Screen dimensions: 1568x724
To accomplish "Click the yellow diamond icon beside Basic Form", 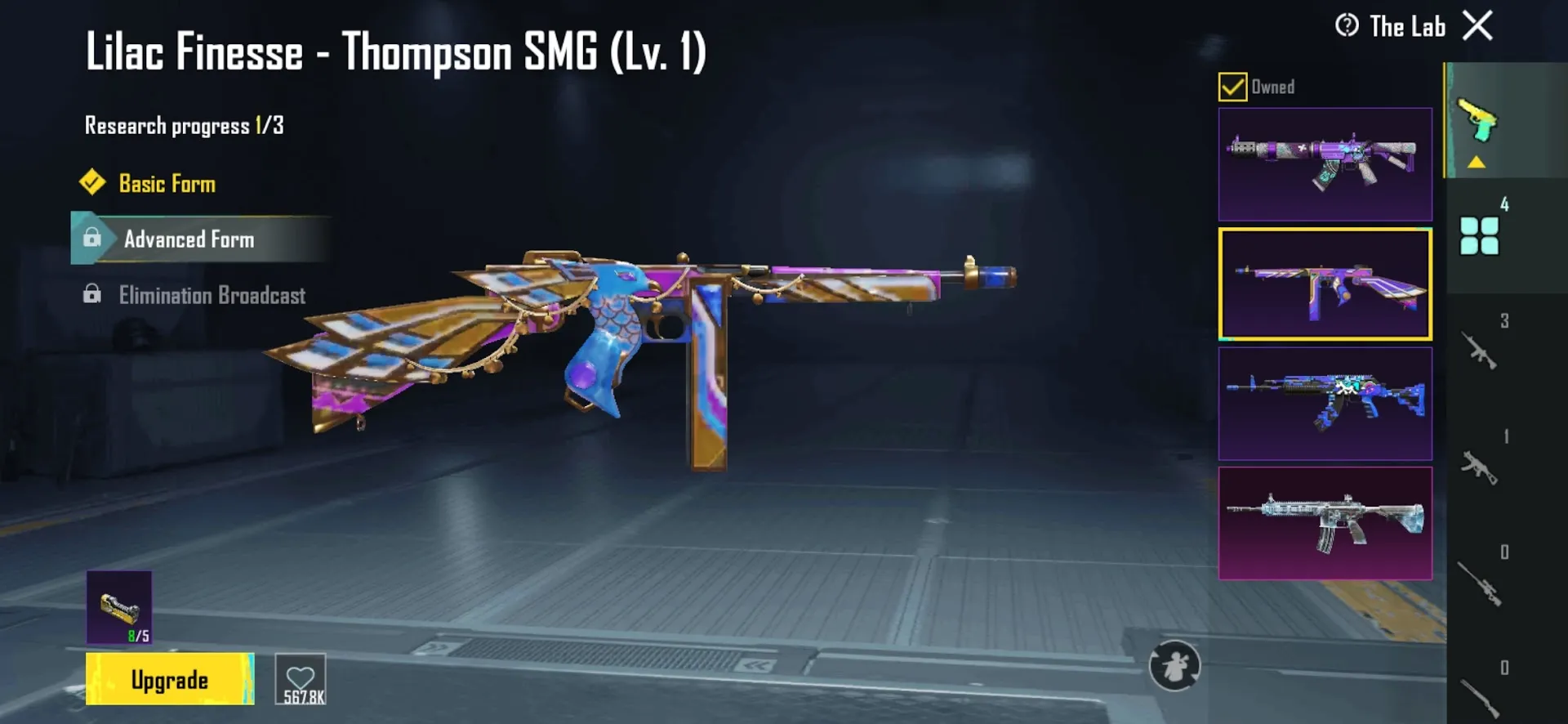I will pos(92,183).
